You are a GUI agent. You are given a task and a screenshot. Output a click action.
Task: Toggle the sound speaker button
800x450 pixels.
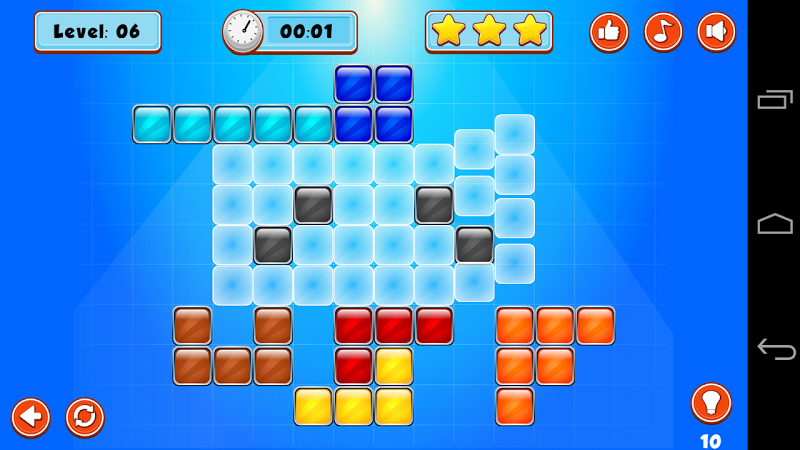(x=716, y=32)
